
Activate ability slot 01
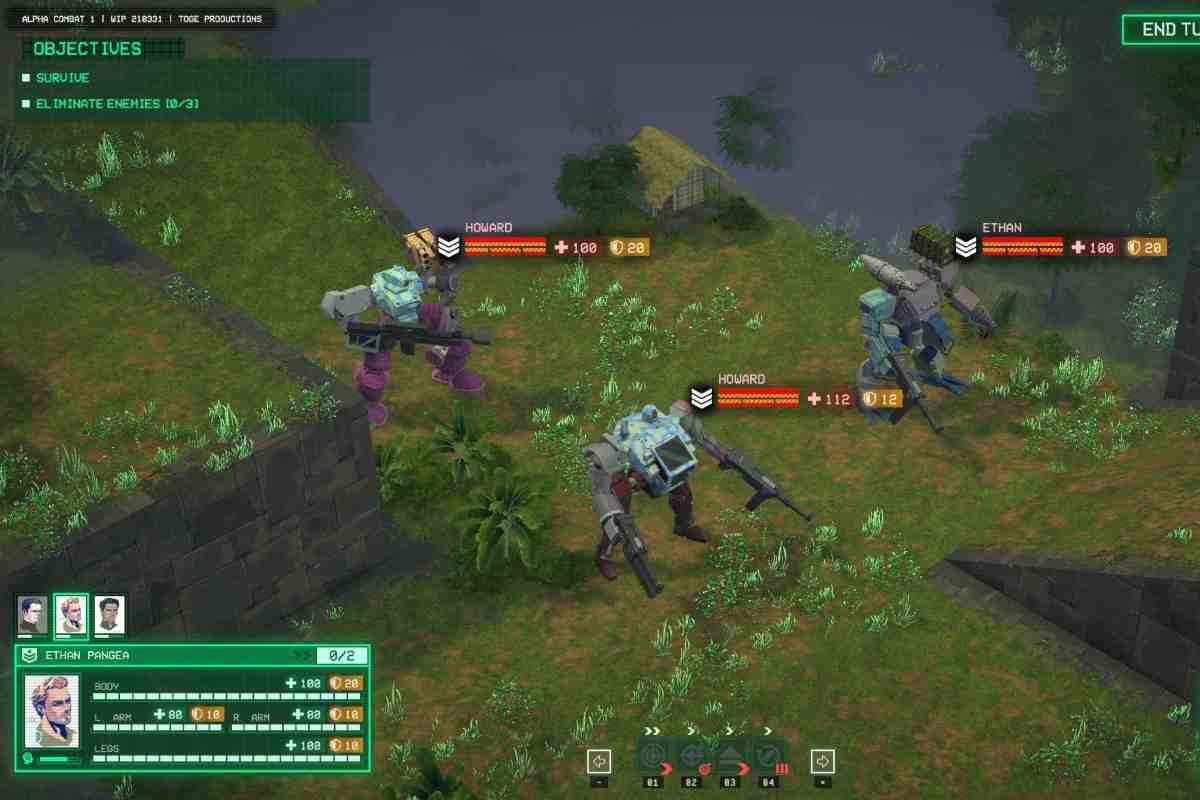click(x=653, y=757)
